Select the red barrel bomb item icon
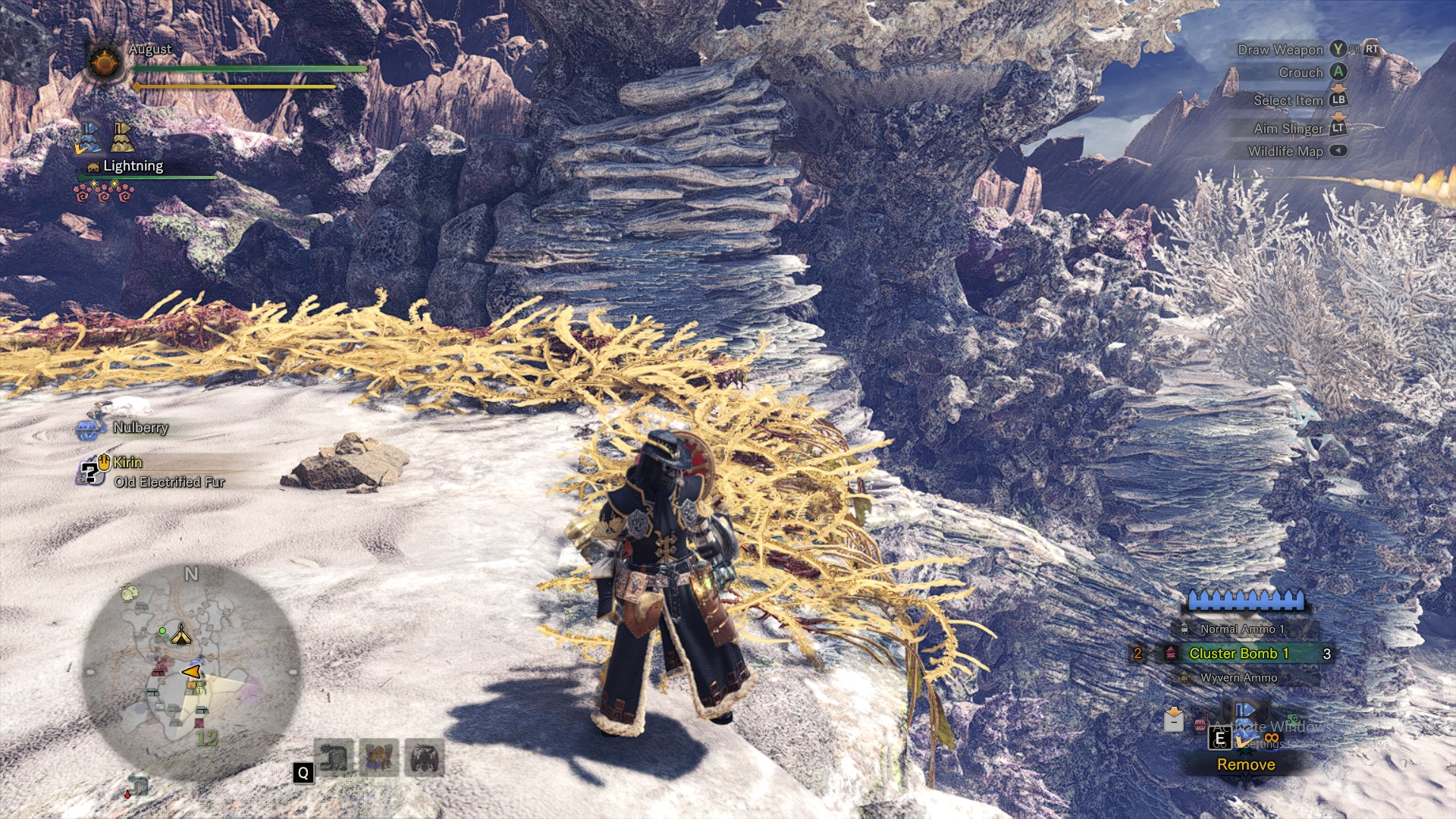This screenshot has width=1456, height=819. [1200, 725]
